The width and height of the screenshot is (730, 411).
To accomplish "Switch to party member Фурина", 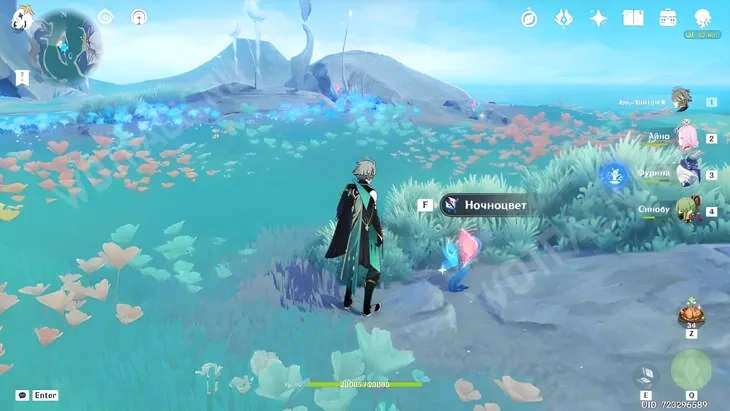I will (x=688, y=173).
